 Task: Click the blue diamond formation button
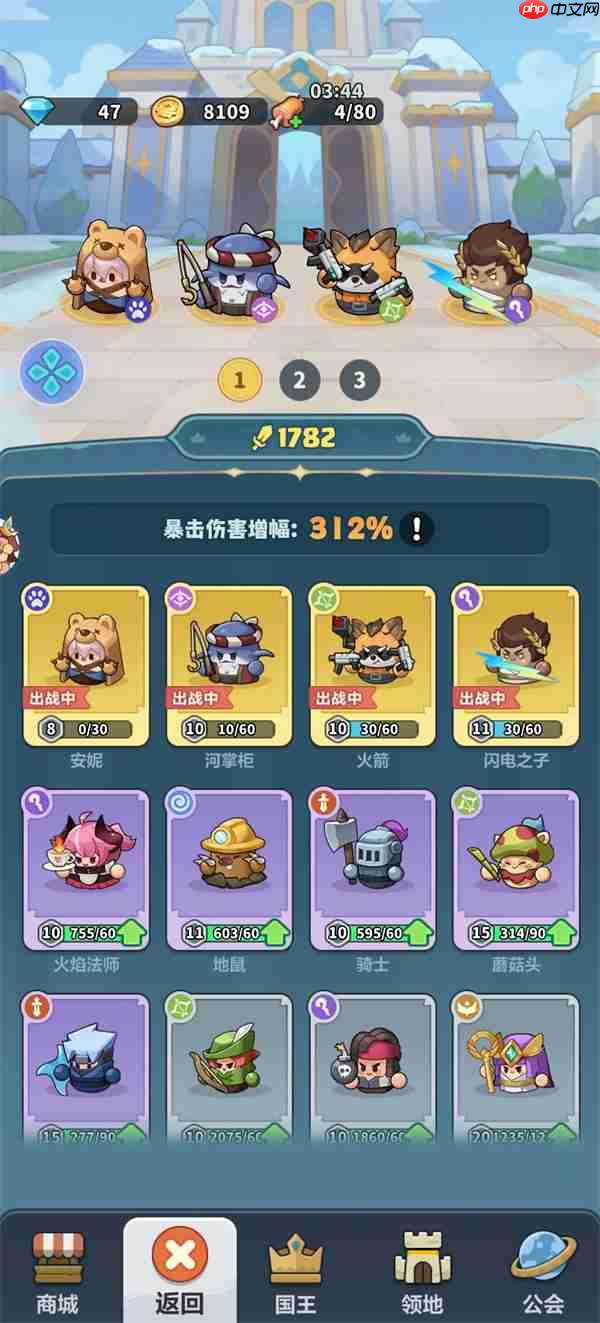52,372
